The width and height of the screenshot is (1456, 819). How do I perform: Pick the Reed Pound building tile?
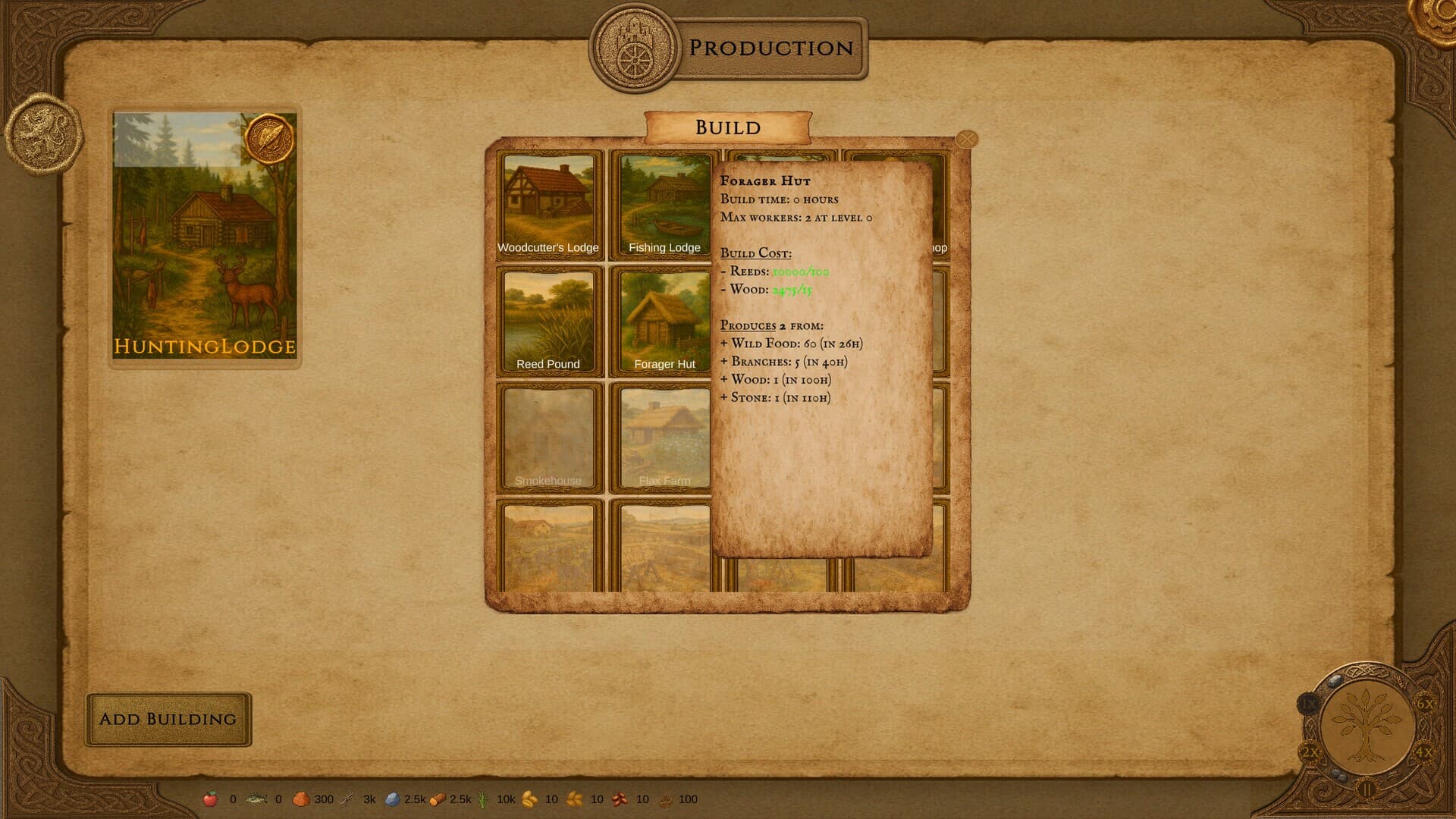pos(548,321)
